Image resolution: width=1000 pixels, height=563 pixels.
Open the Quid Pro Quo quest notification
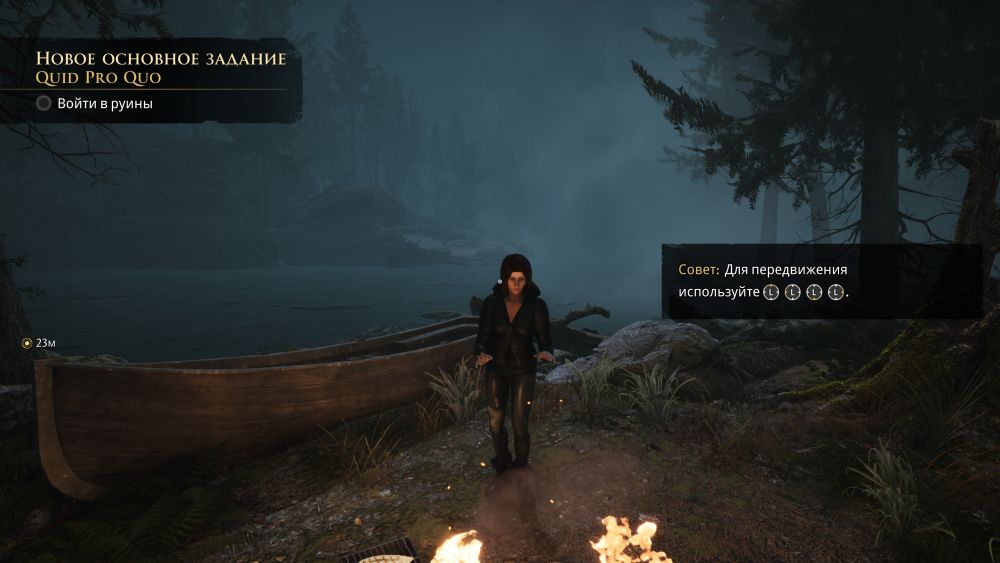point(98,77)
